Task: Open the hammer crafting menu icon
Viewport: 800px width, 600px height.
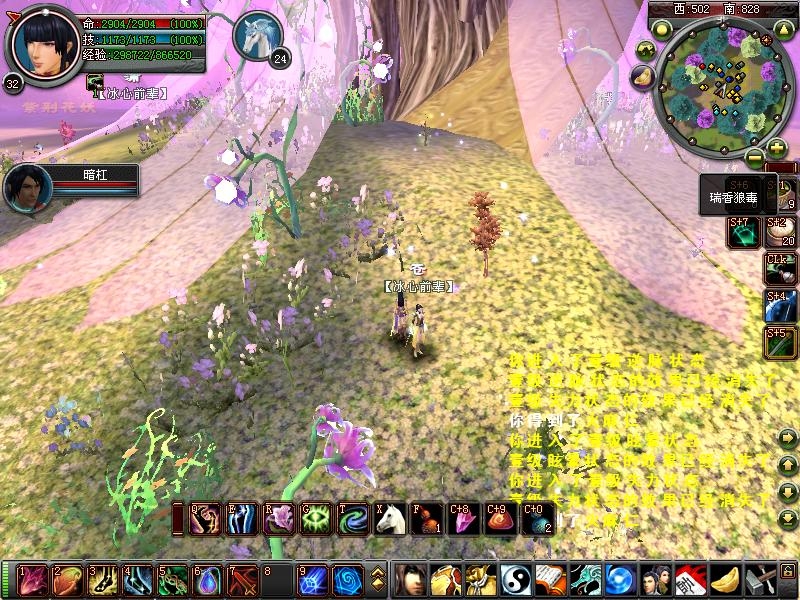Action: pyautogui.click(x=763, y=580)
